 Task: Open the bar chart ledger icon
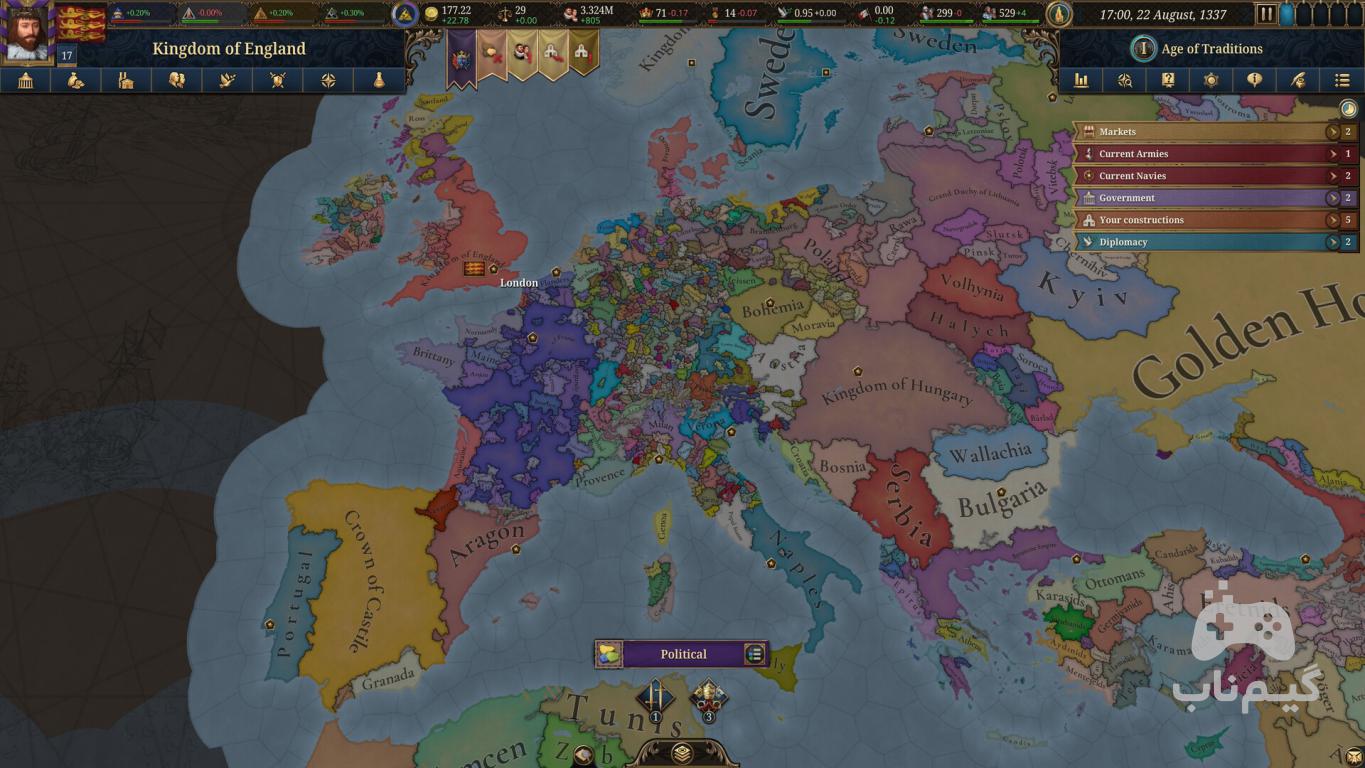point(1081,81)
